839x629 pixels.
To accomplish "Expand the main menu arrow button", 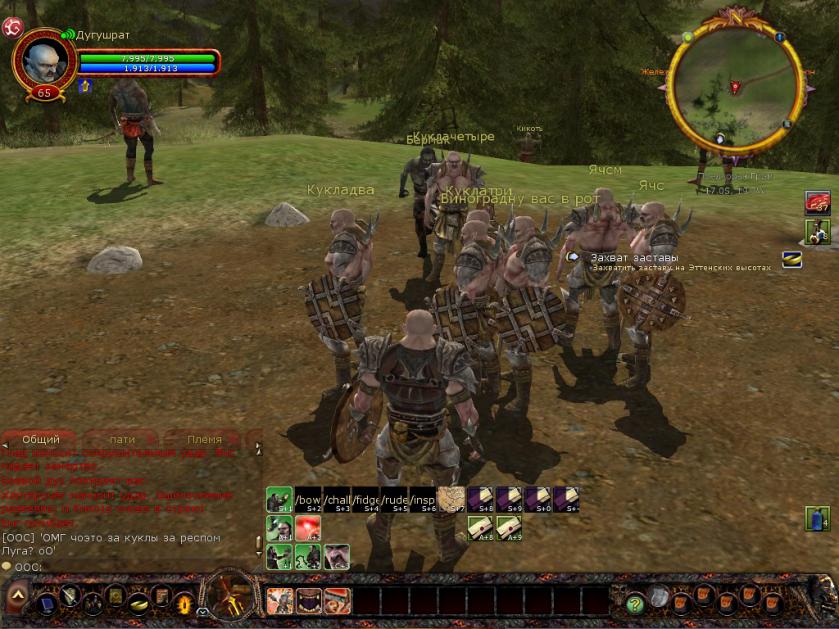I will (17, 599).
